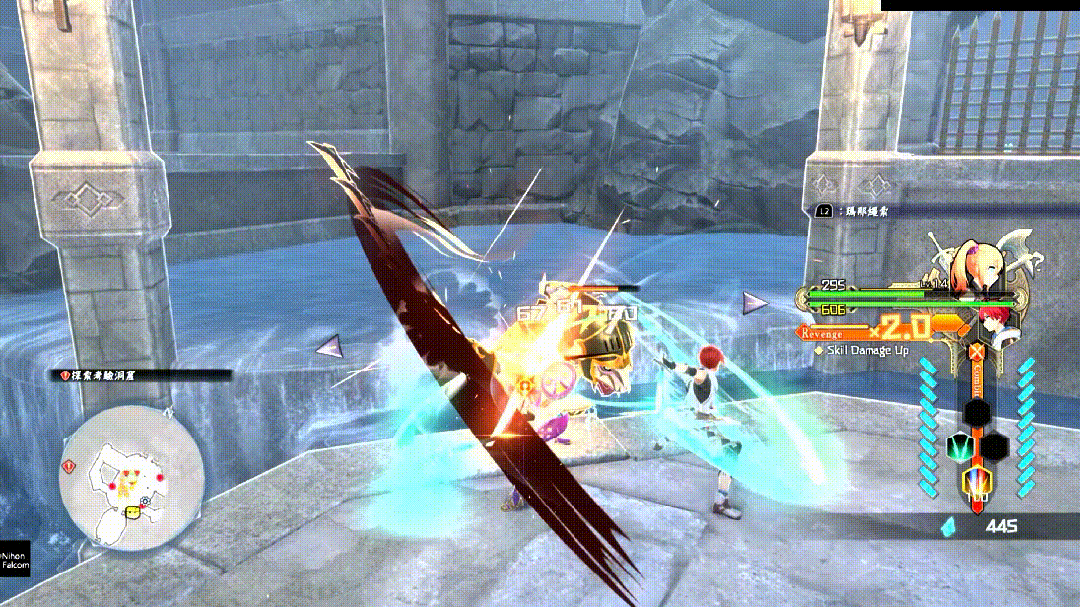This screenshot has height=607, width=1080.
Task: Select the yellow treasure chest marker on minimap
Action: pyautogui.click(x=131, y=515)
